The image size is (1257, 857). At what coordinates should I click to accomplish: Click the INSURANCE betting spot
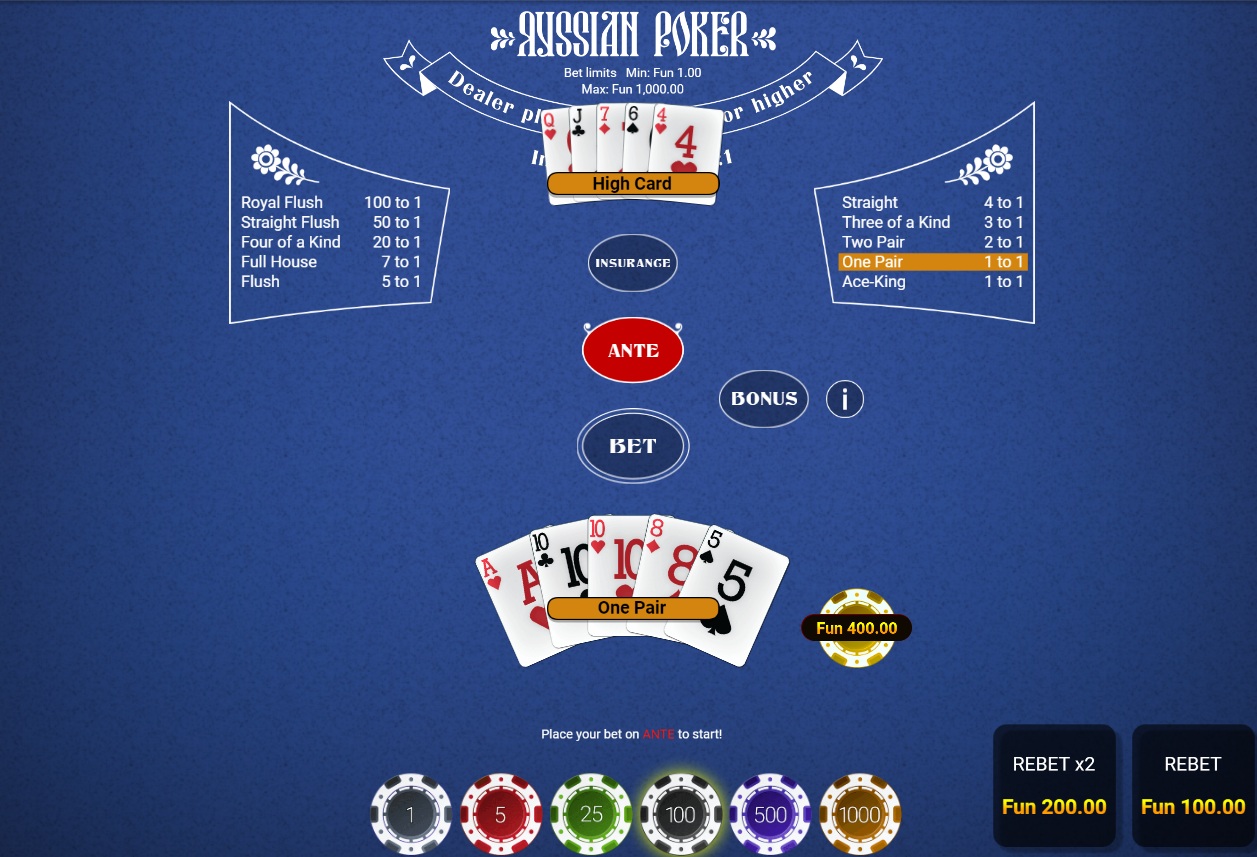click(x=632, y=263)
